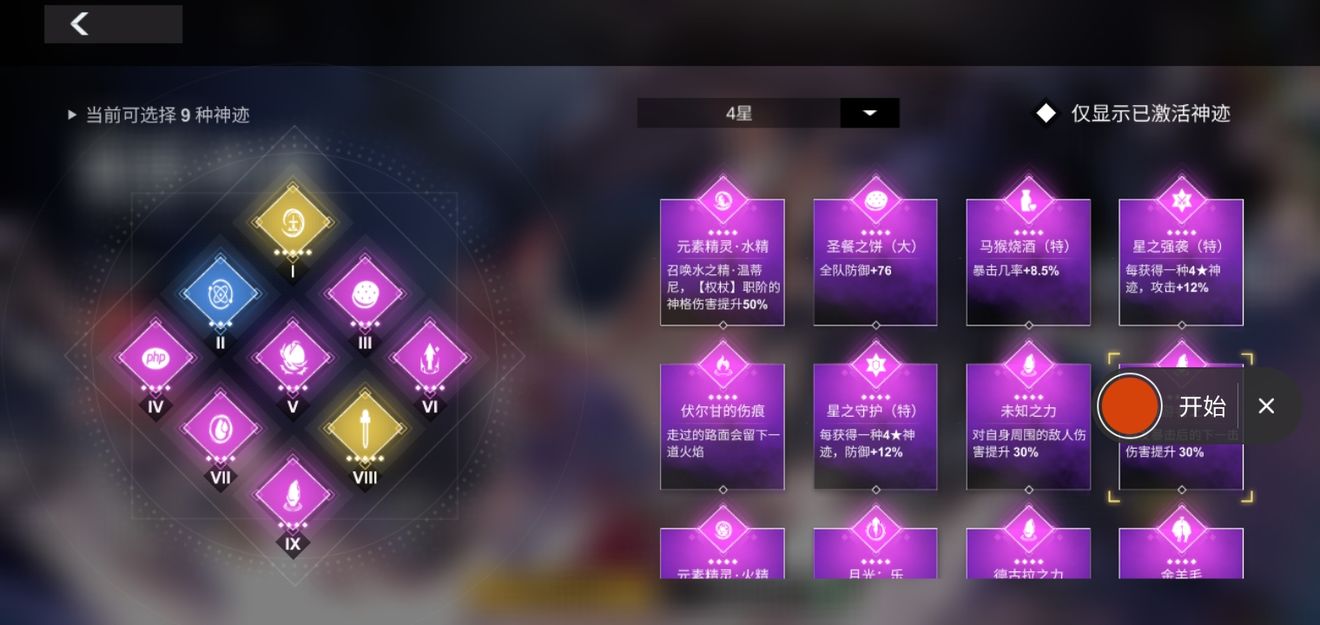
Task: Select the blue miracle slot II
Action: click(x=220, y=294)
